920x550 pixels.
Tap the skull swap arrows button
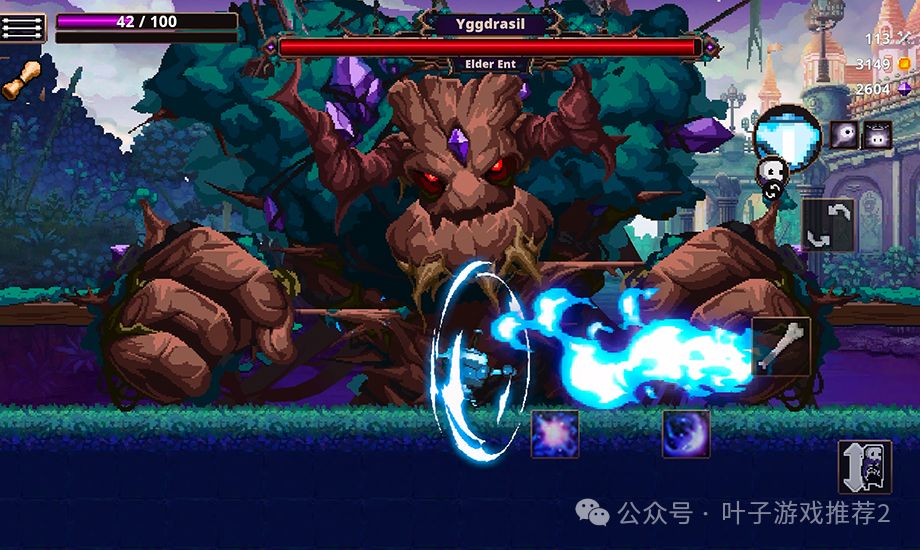coord(828,225)
